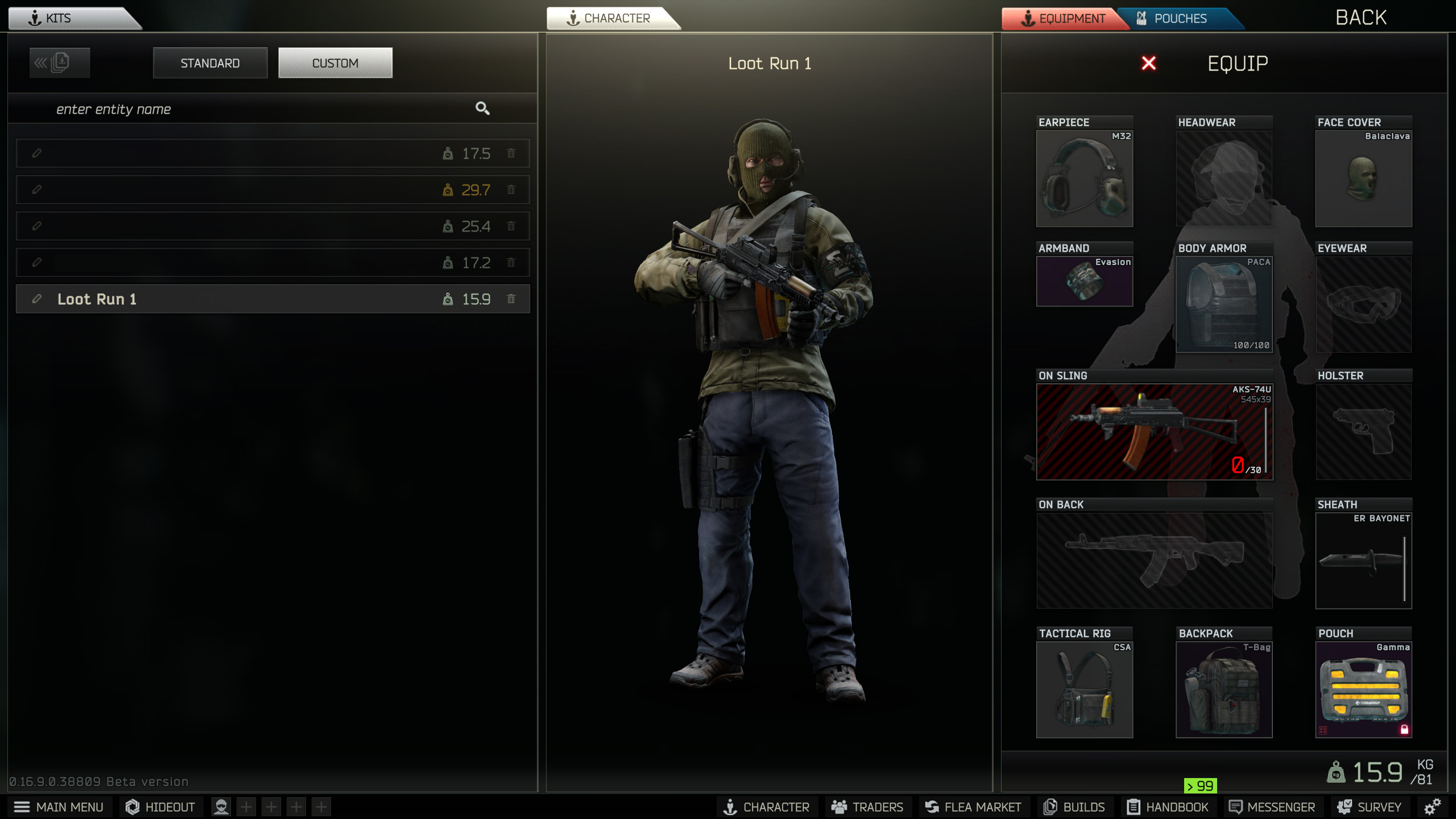This screenshot has height=819, width=1456.
Task: Click the entity name search field
Action: pos(256,109)
